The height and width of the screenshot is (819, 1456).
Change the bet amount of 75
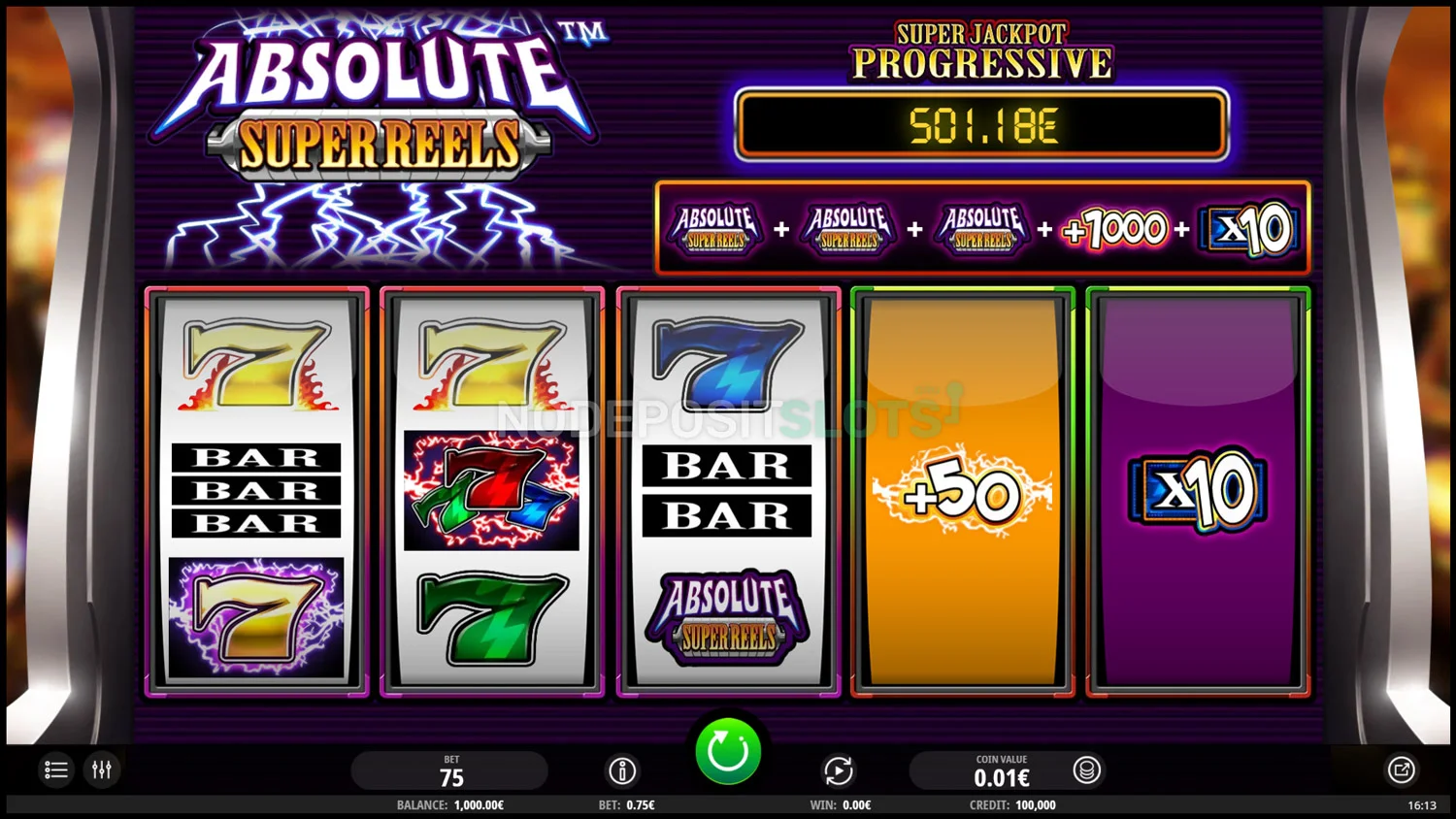[x=450, y=771]
